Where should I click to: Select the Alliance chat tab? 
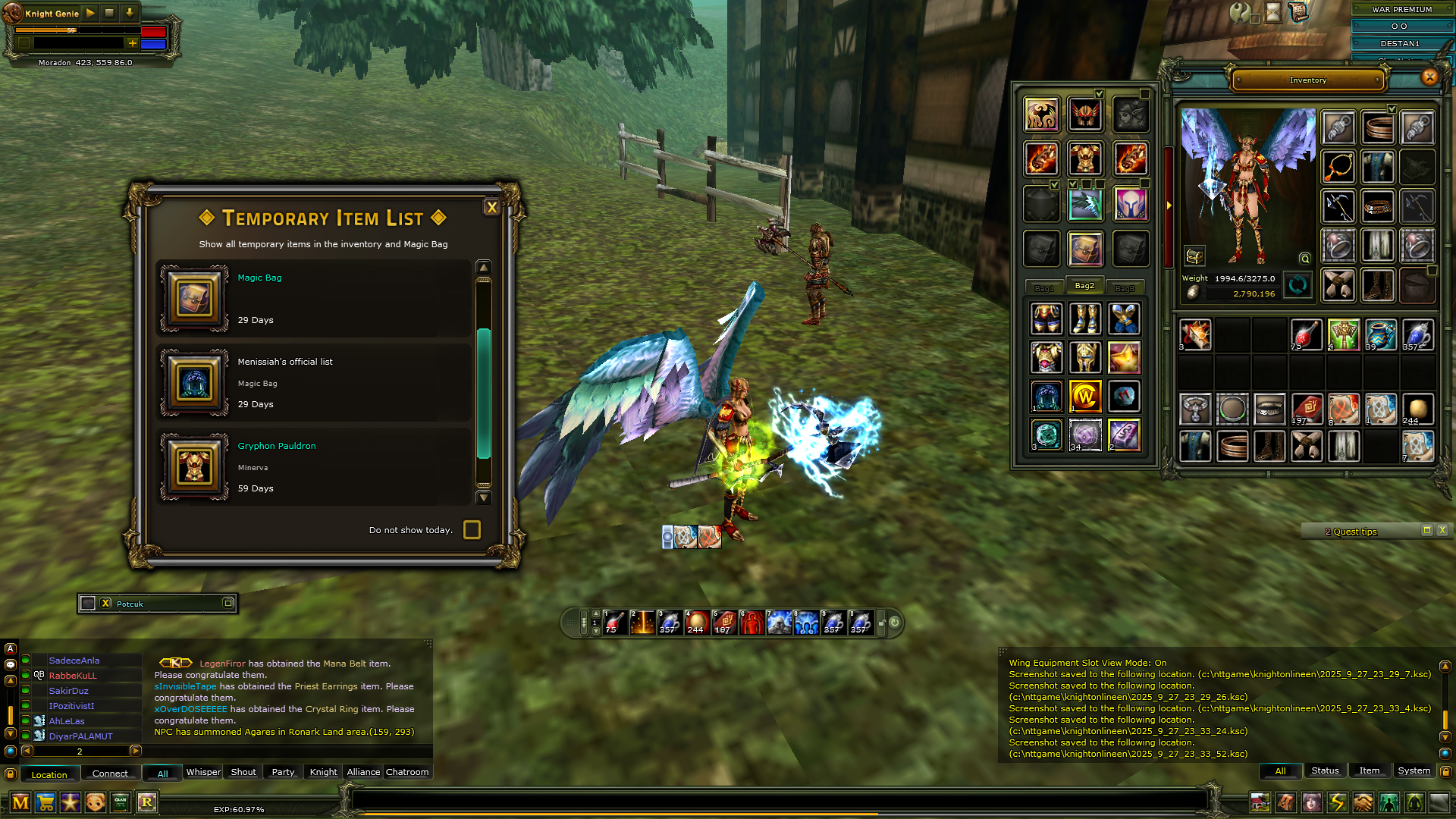pos(363,772)
